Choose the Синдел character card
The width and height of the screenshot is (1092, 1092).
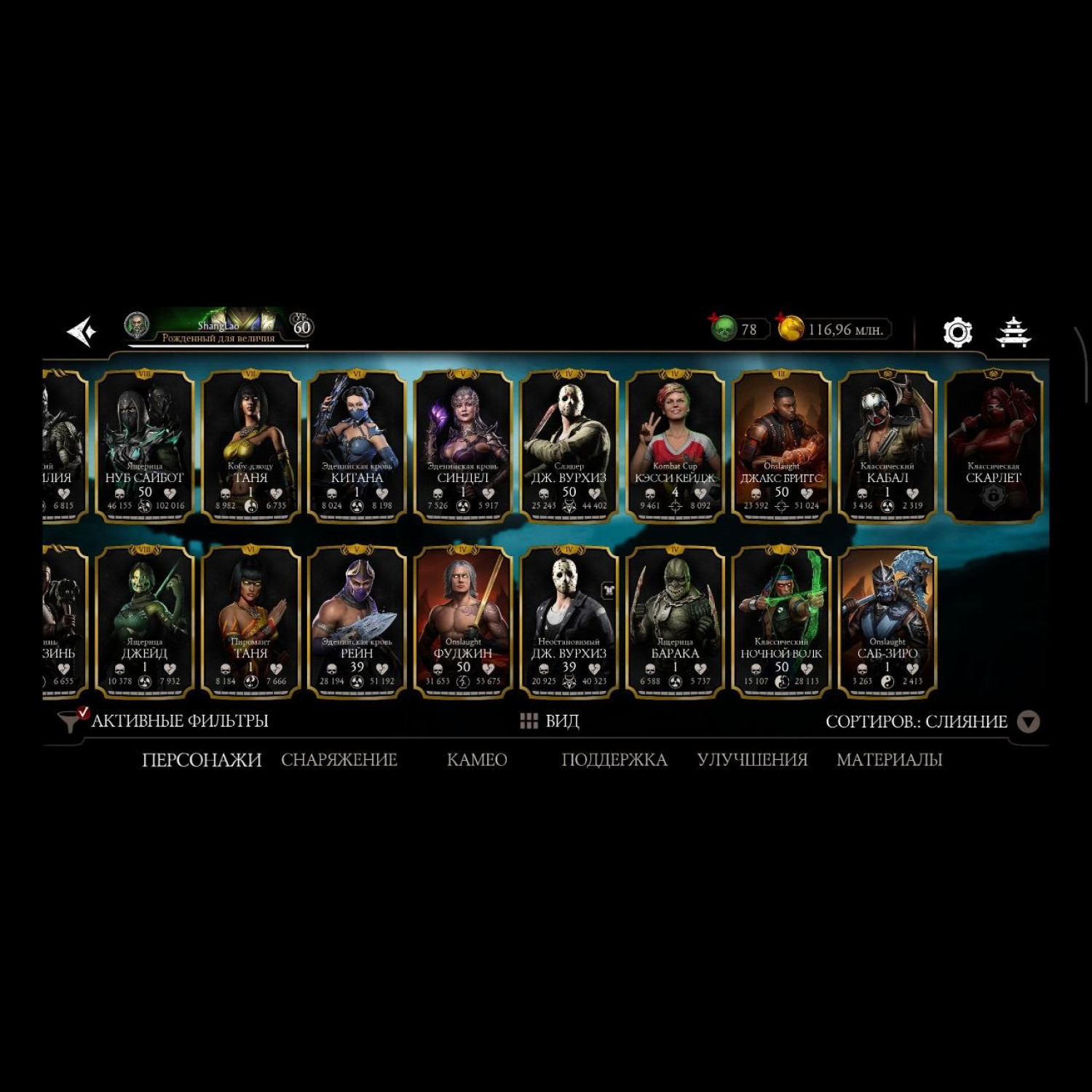463,446
